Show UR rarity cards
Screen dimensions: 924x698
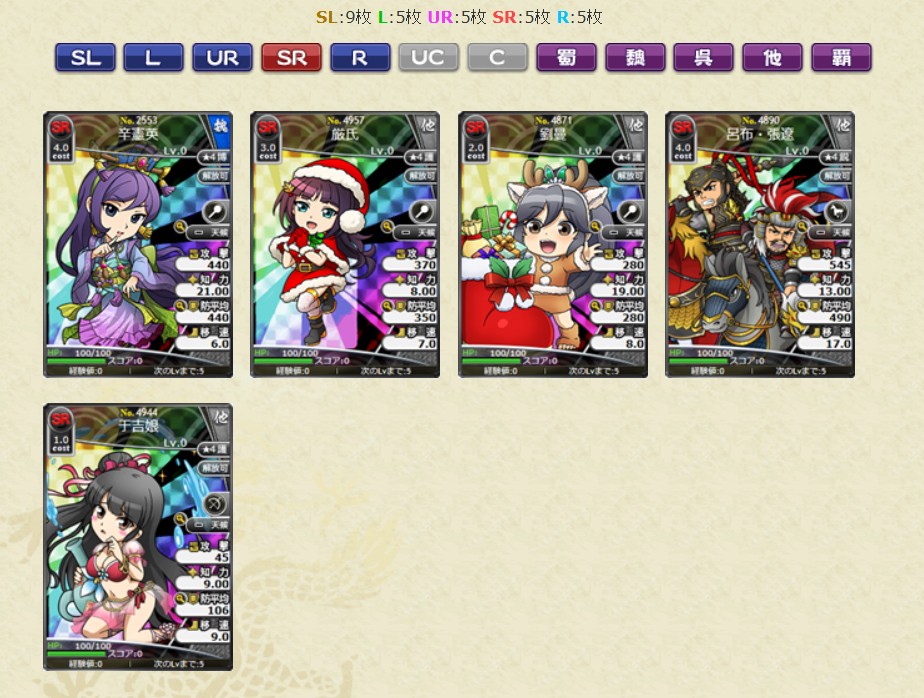222,58
